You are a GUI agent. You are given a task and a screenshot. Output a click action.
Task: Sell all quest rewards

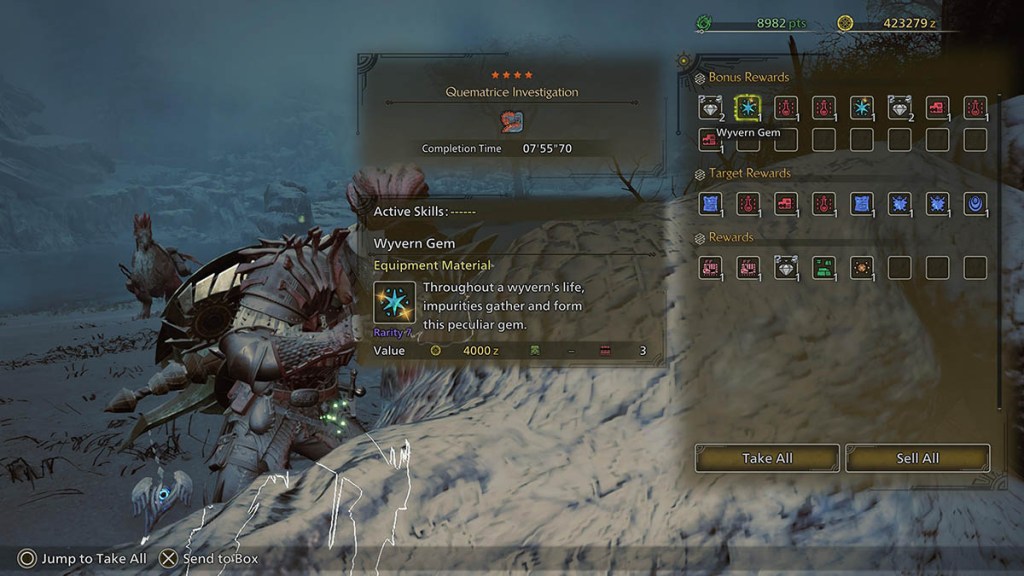[917, 458]
